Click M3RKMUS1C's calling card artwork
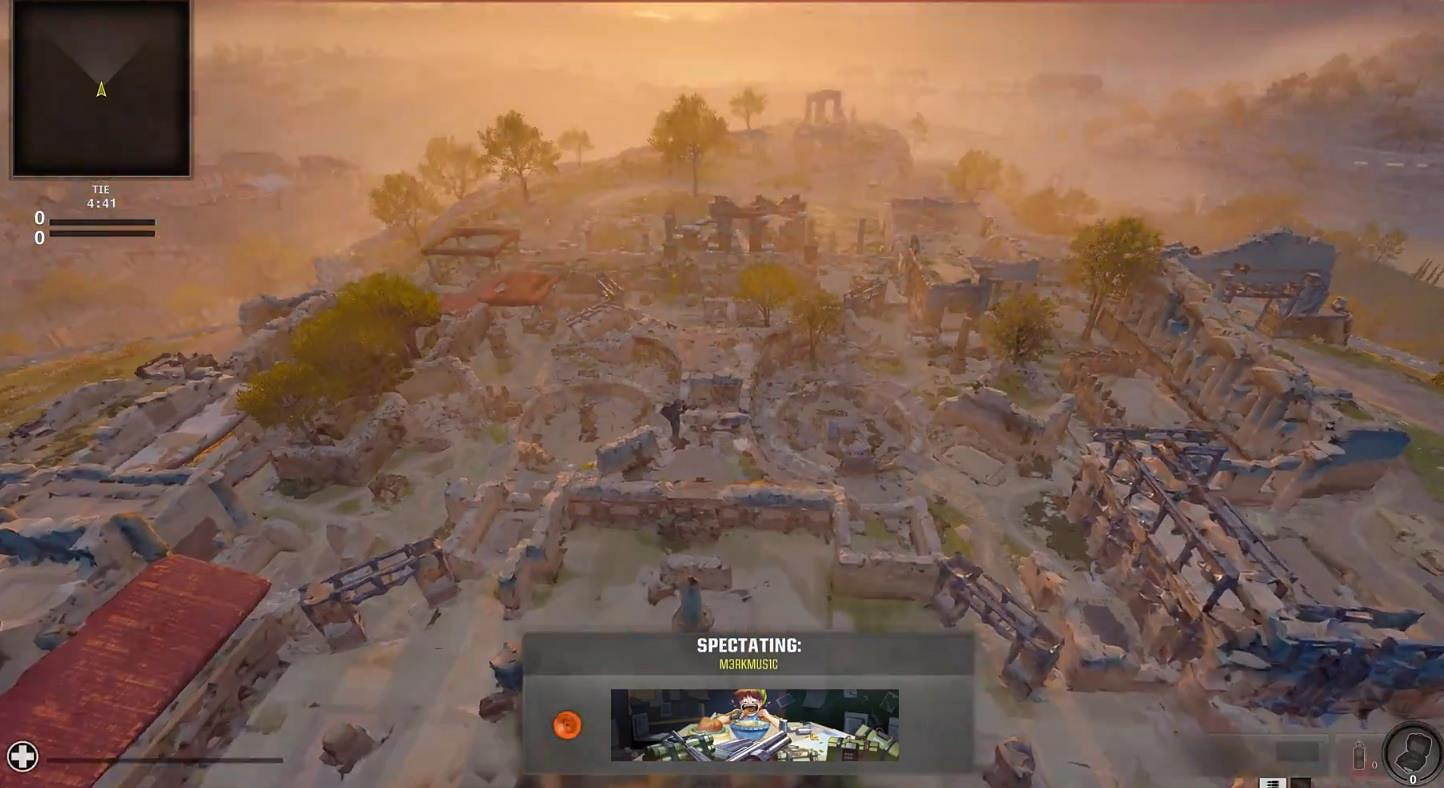1444x788 pixels. (x=754, y=725)
